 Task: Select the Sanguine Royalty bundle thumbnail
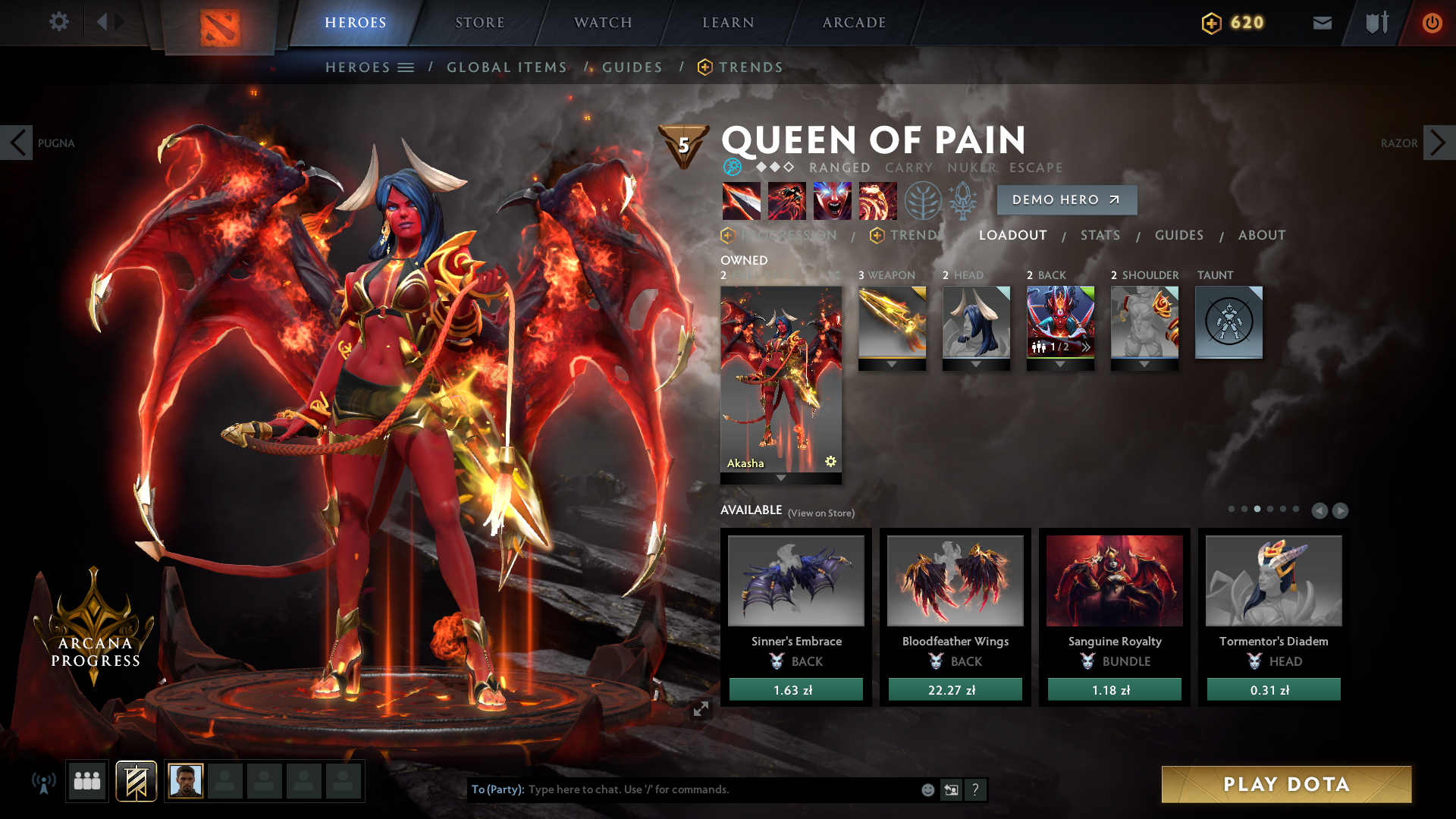pyautogui.click(x=1114, y=581)
